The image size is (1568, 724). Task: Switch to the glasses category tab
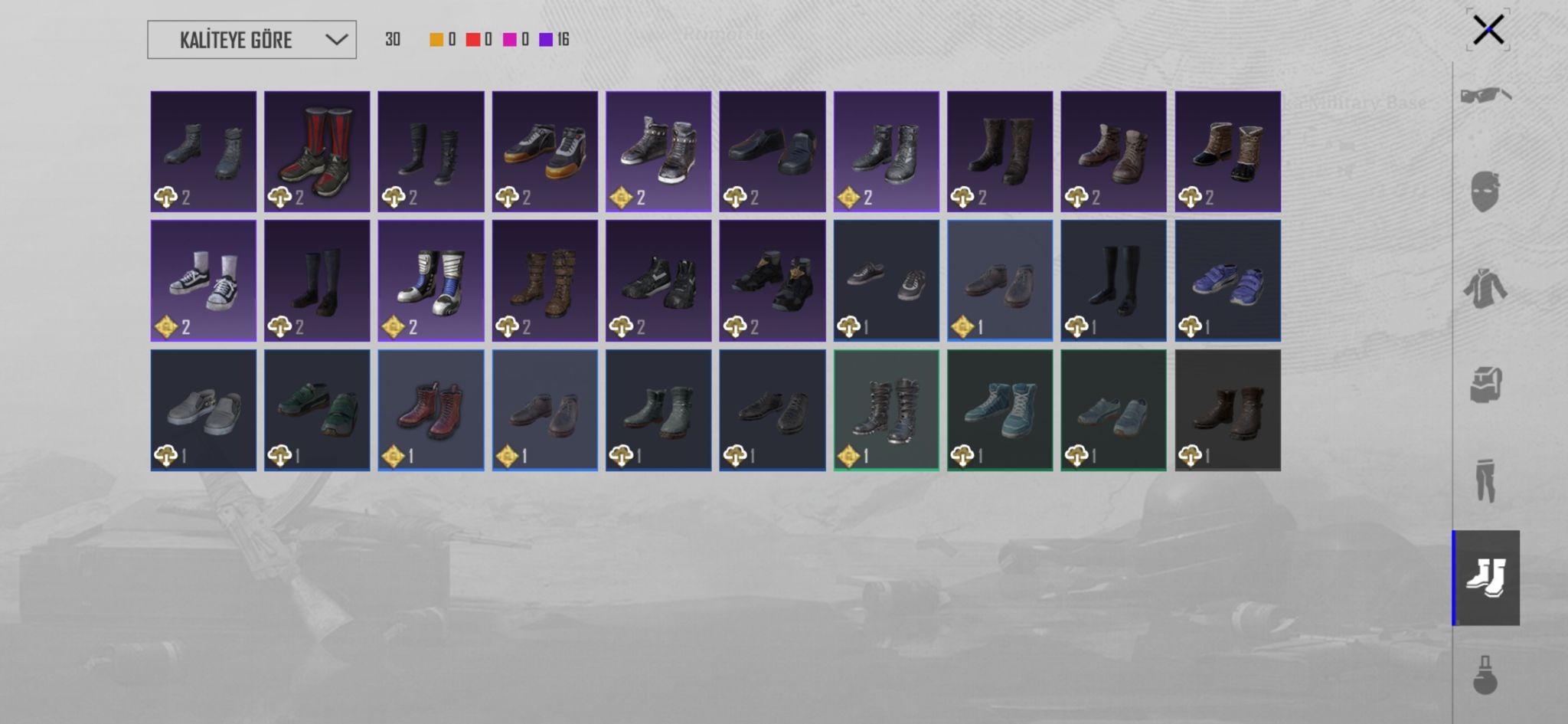pyautogui.click(x=1485, y=96)
